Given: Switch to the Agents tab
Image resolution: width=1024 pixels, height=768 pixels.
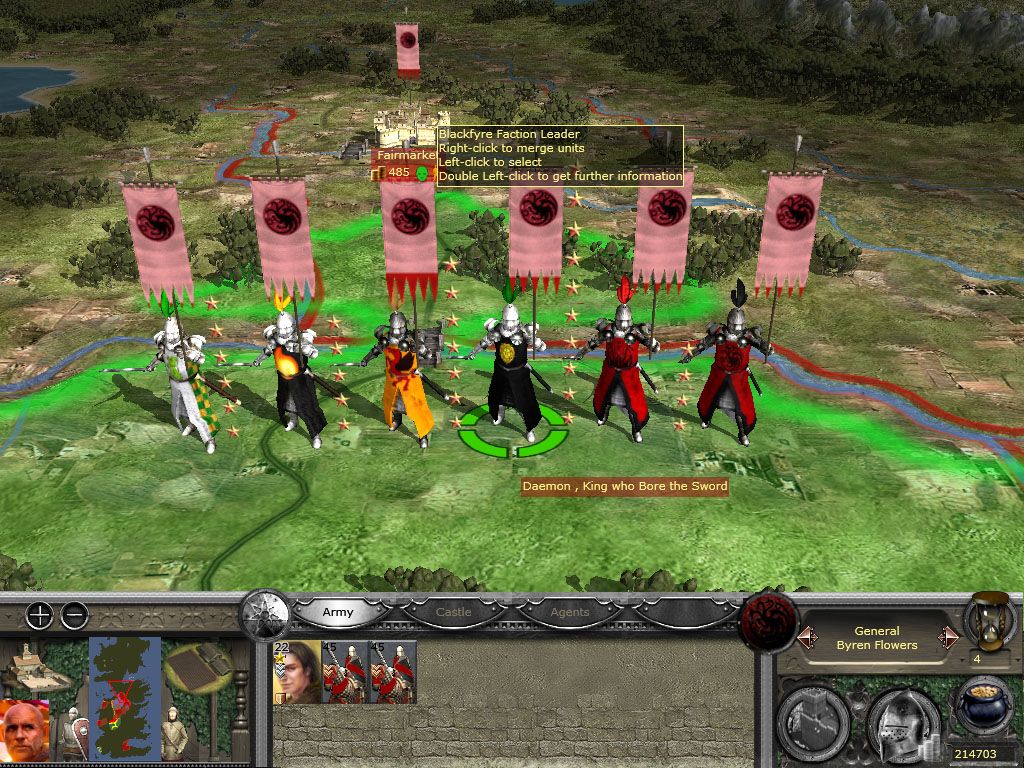Looking at the screenshot, I should tap(570, 612).
